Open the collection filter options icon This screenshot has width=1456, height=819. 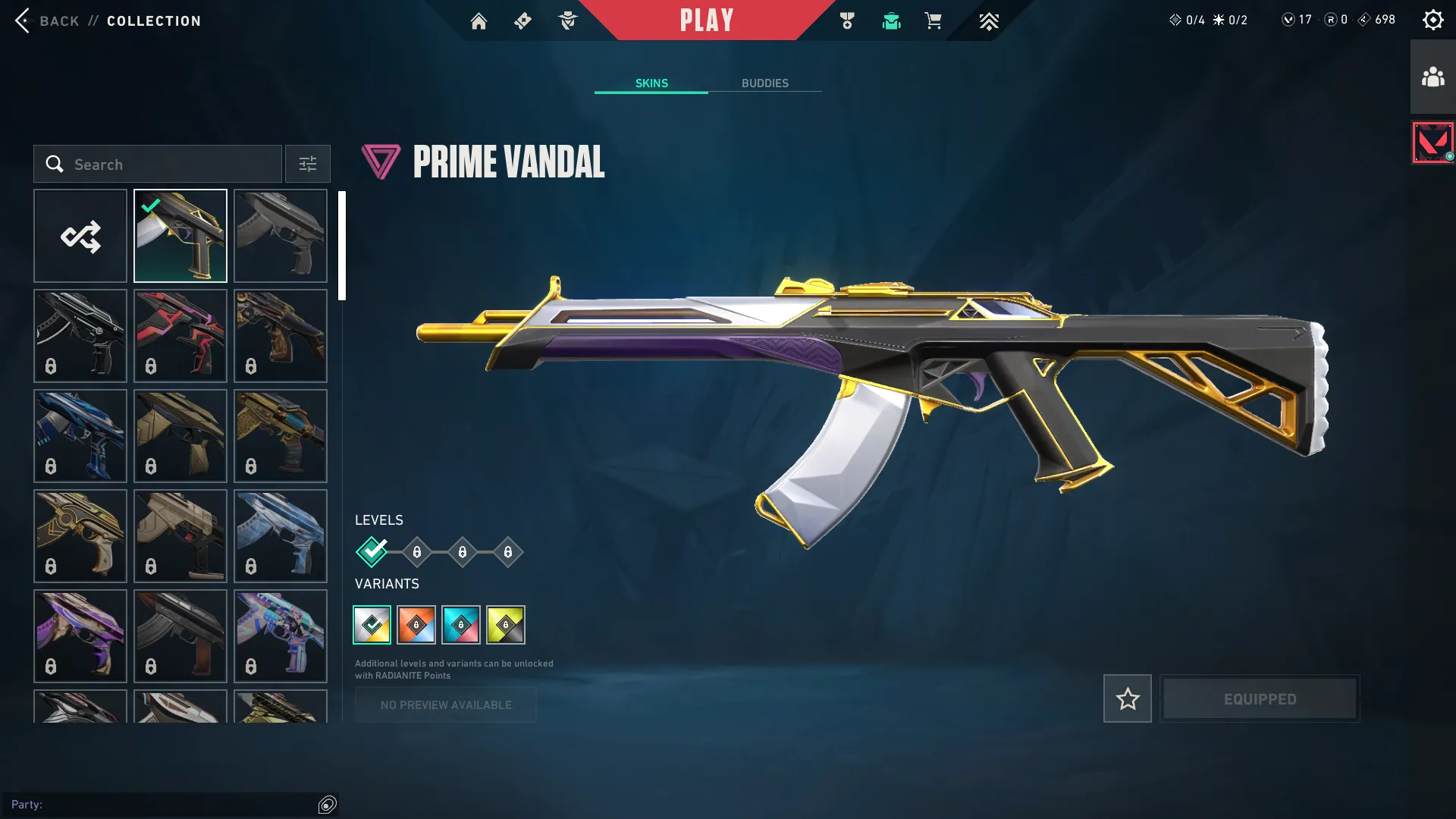pyautogui.click(x=307, y=164)
